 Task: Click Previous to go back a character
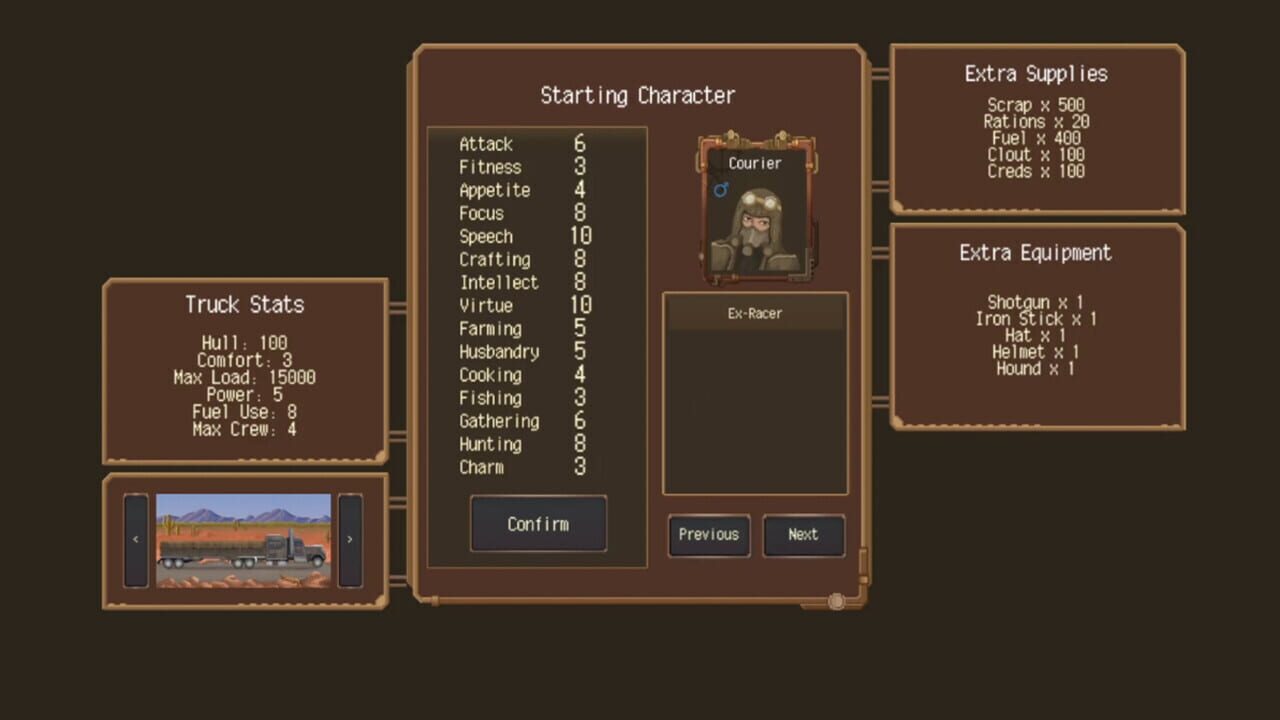[708, 535]
